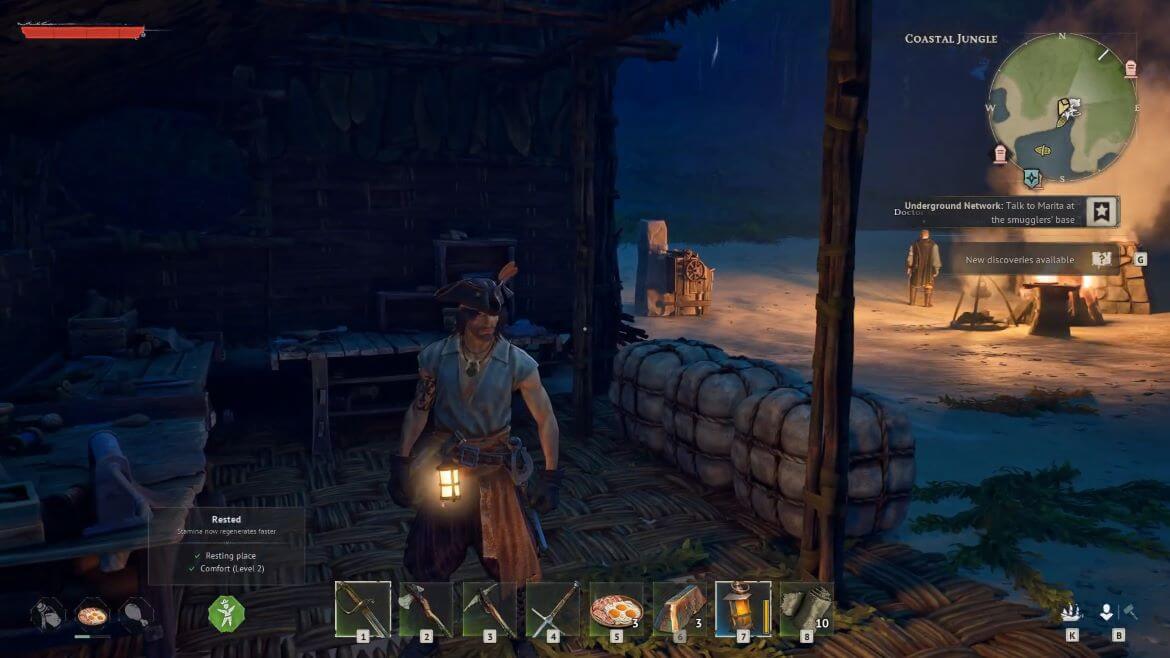Select the metal ingot hotbar slot

[680, 608]
